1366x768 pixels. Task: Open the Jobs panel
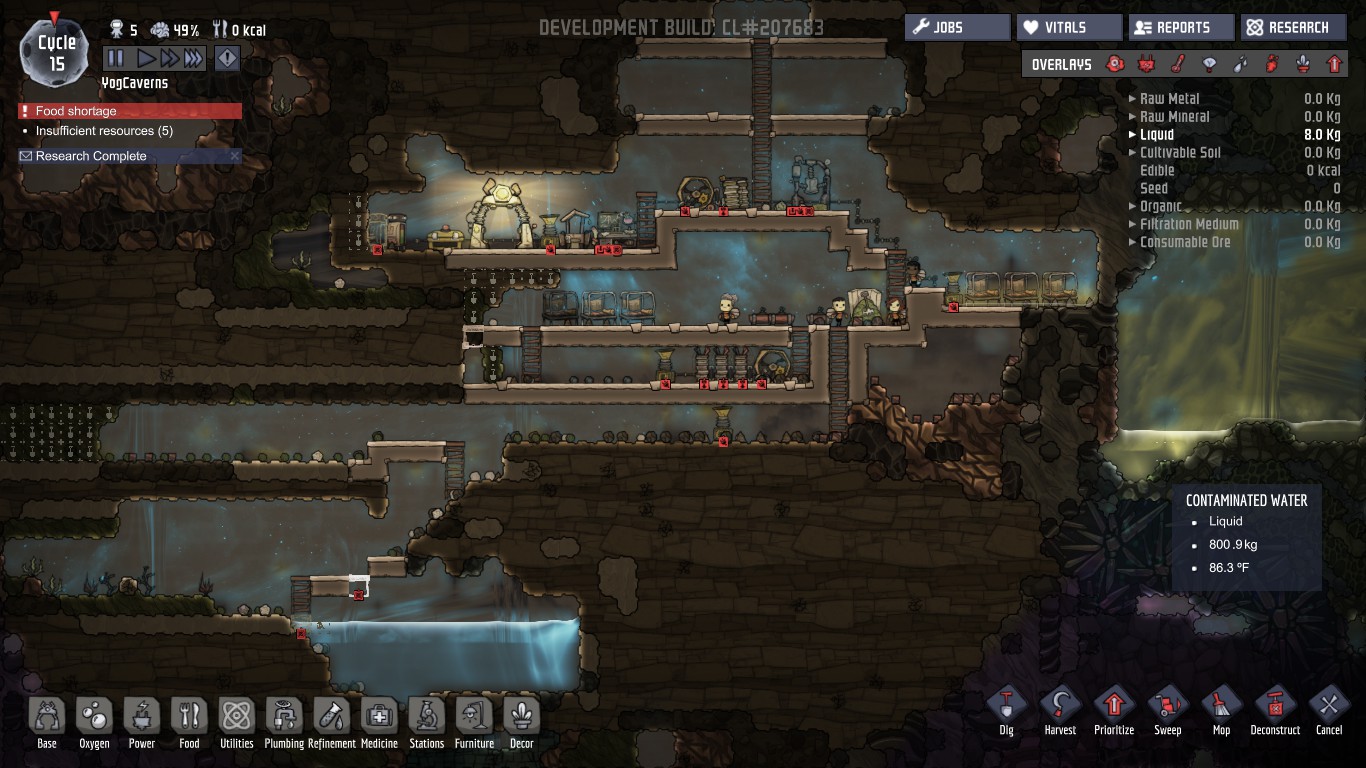[957, 28]
